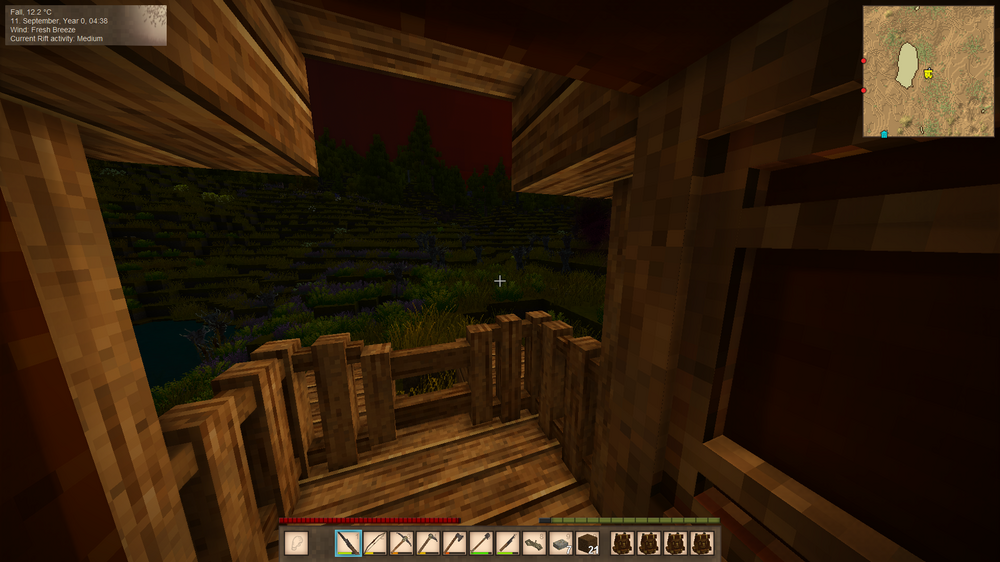
Task: Choose the dark block stack of 21
Action: pyautogui.click(x=587, y=543)
